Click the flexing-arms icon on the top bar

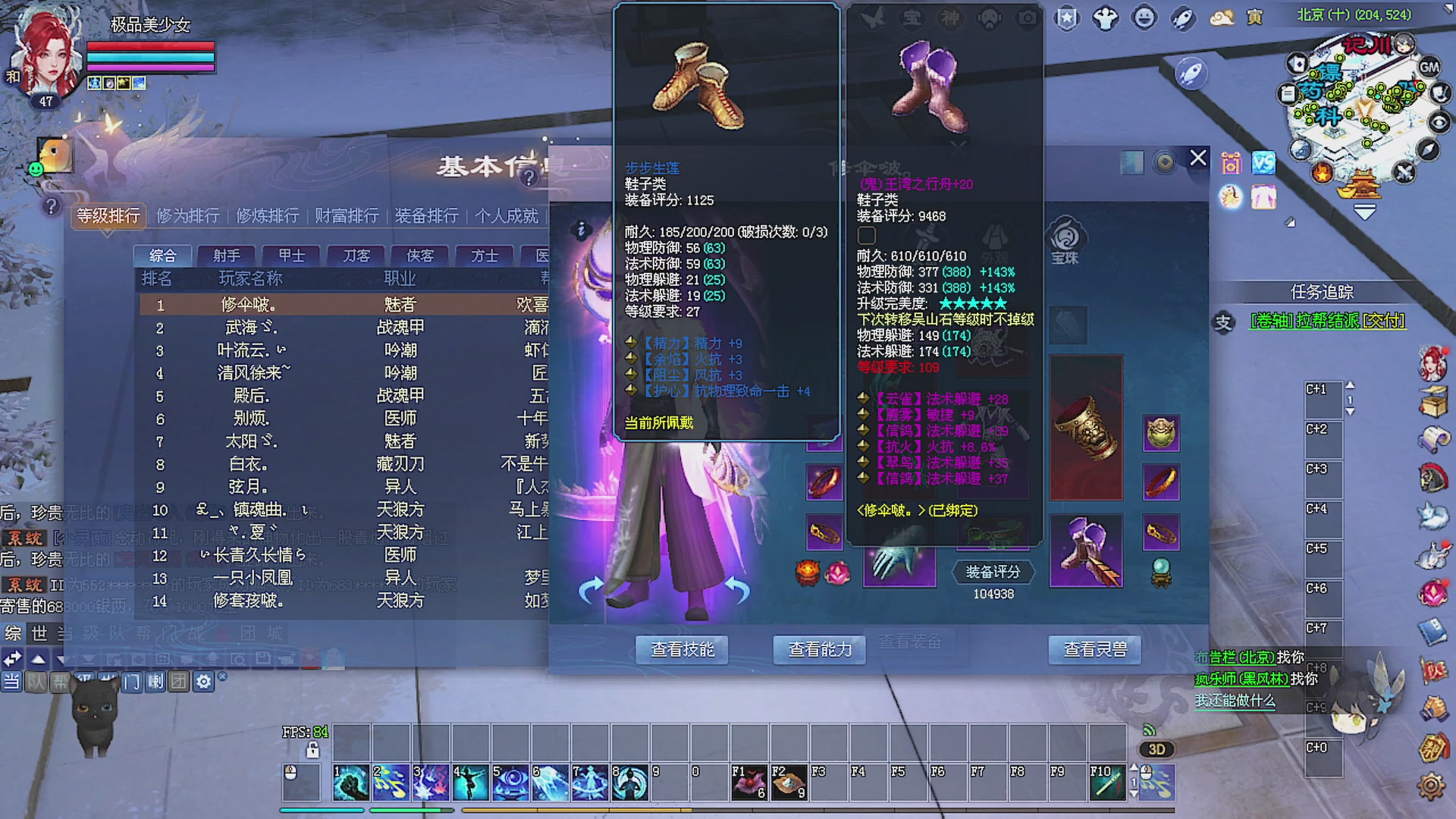coord(1104,17)
